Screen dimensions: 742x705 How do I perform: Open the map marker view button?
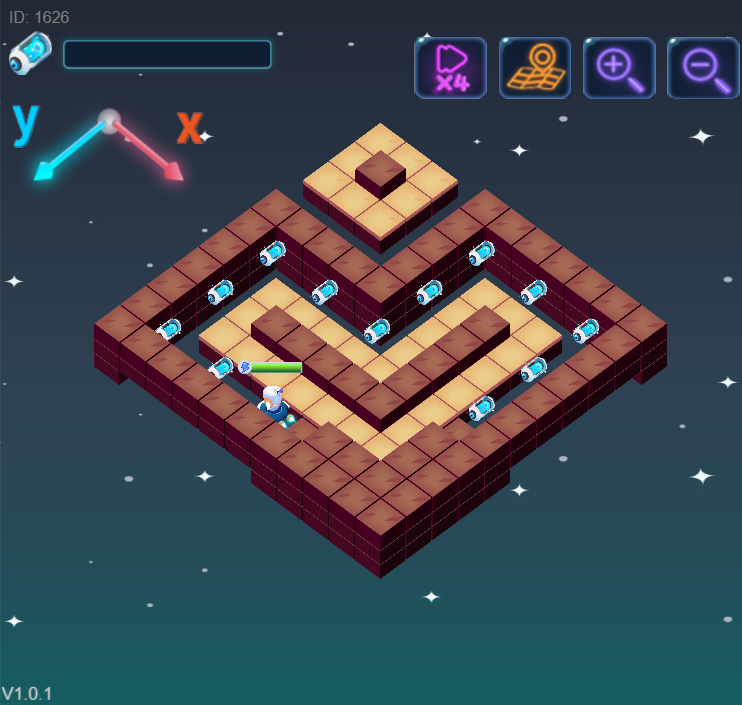click(x=535, y=68)
